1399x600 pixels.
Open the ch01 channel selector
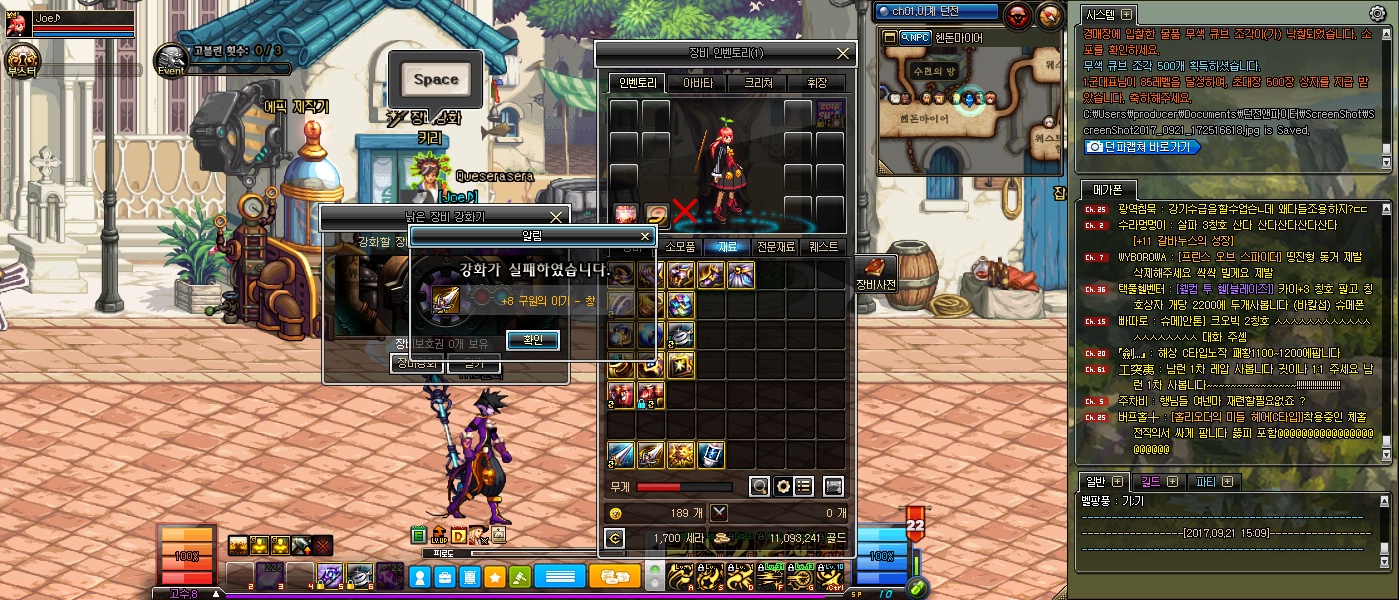(x=936, y=12)
